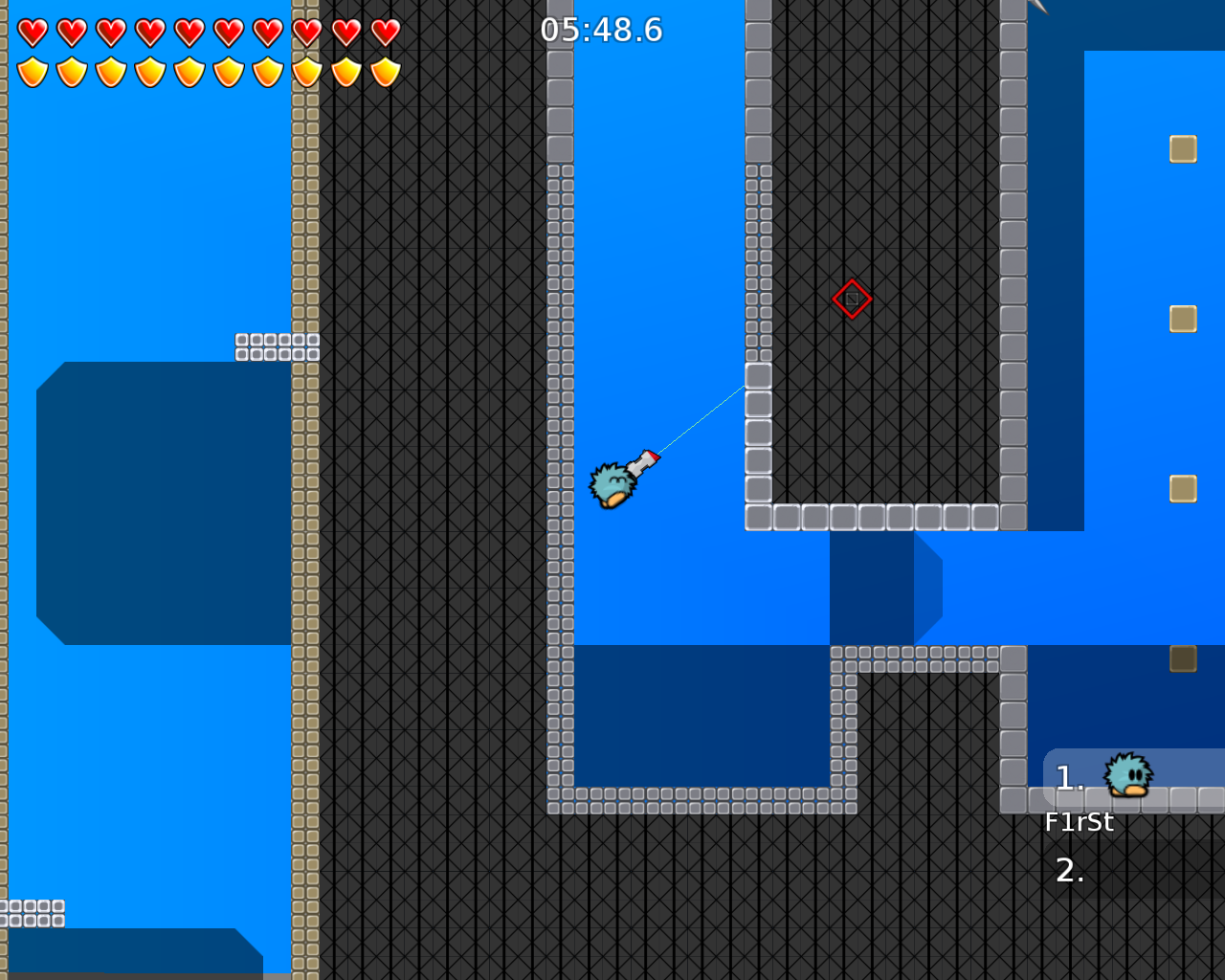Click the scoreboard rank 1 entry

(1068, 777)
